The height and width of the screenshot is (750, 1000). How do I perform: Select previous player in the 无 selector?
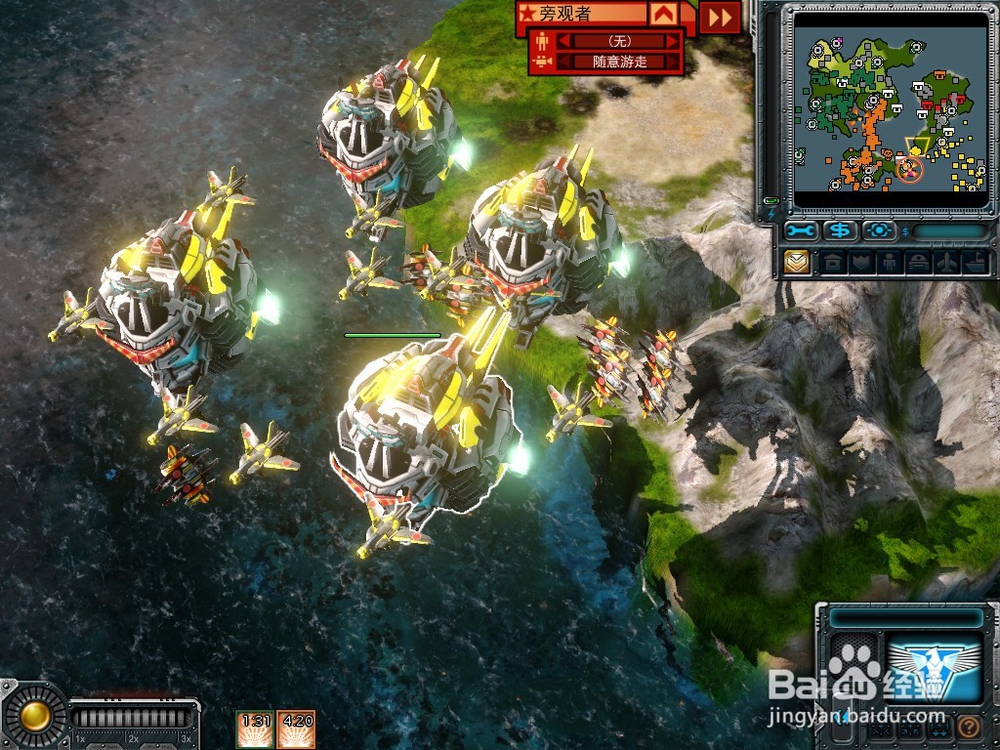563,41
